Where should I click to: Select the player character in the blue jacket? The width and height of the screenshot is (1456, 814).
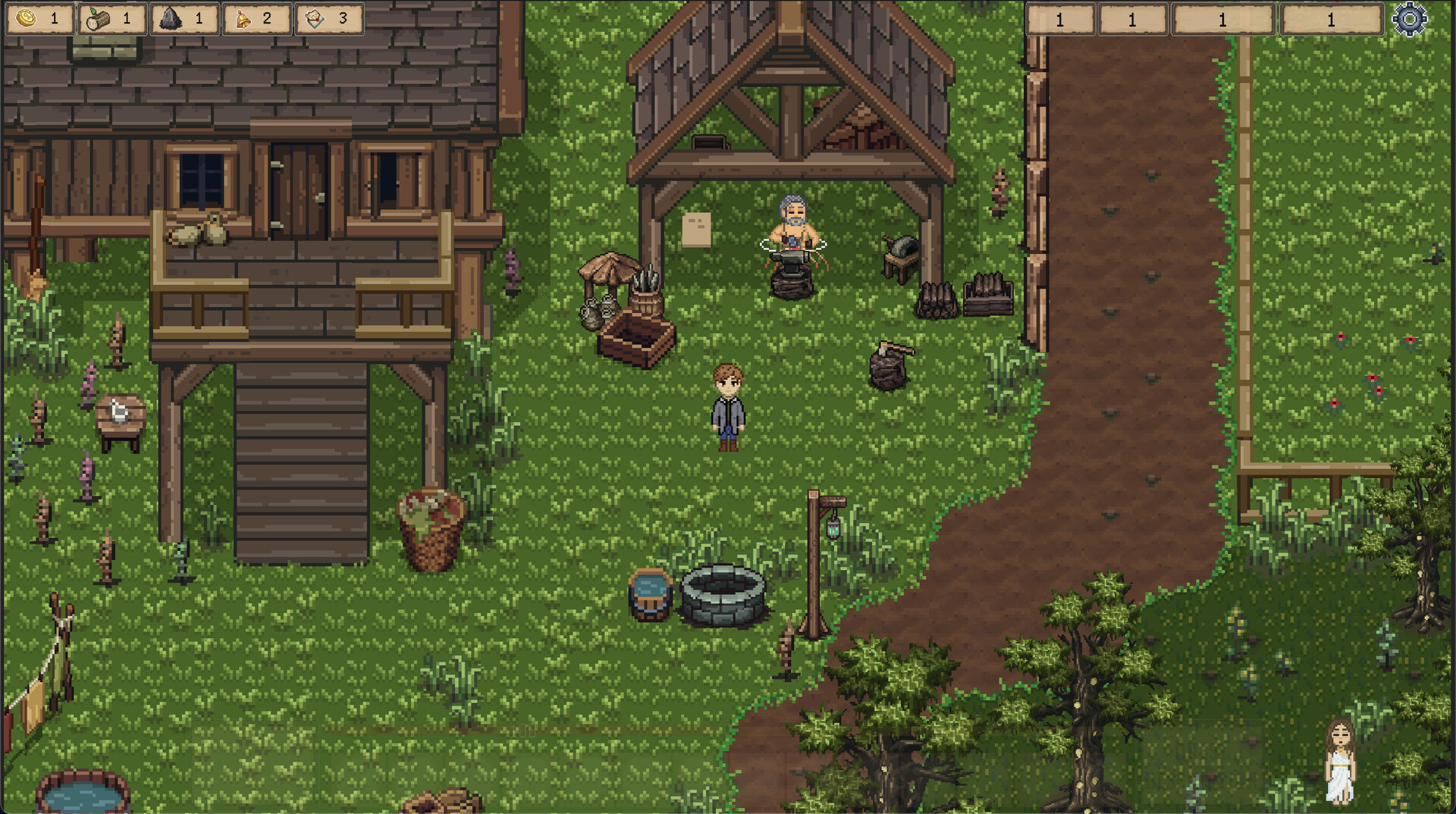(726, 409)
